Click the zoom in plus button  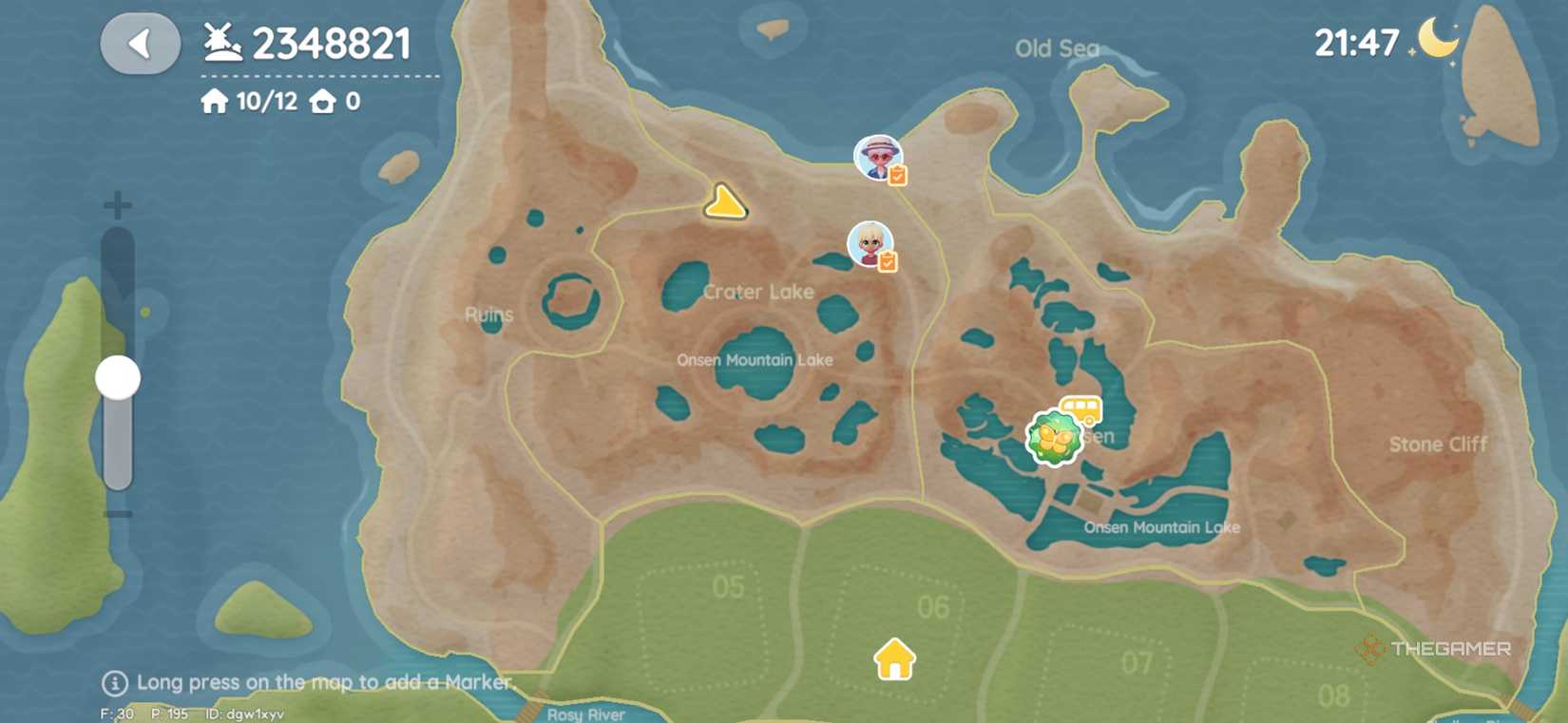coord(117,202)
